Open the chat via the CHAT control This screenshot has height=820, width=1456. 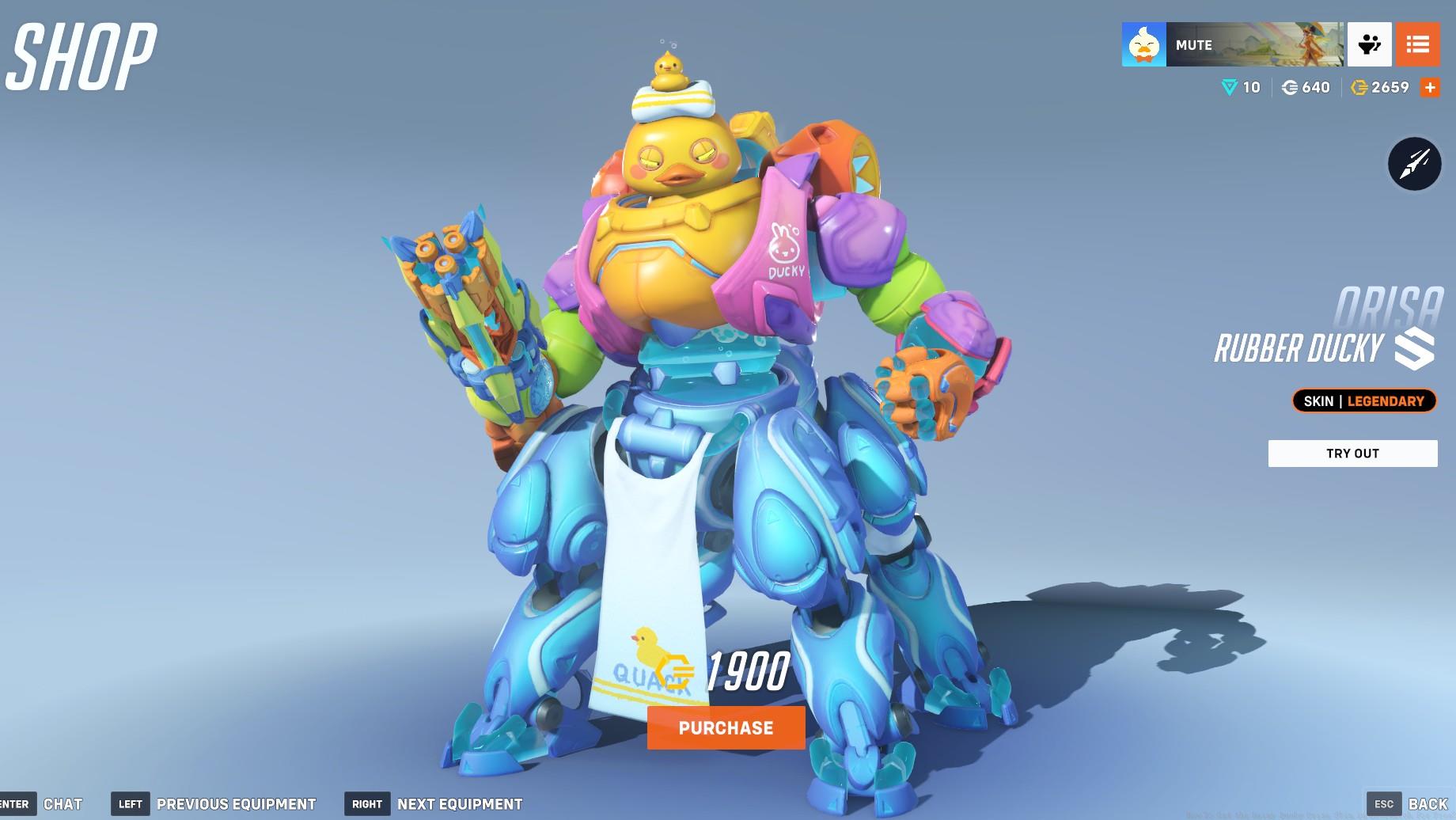click(65, 803)
